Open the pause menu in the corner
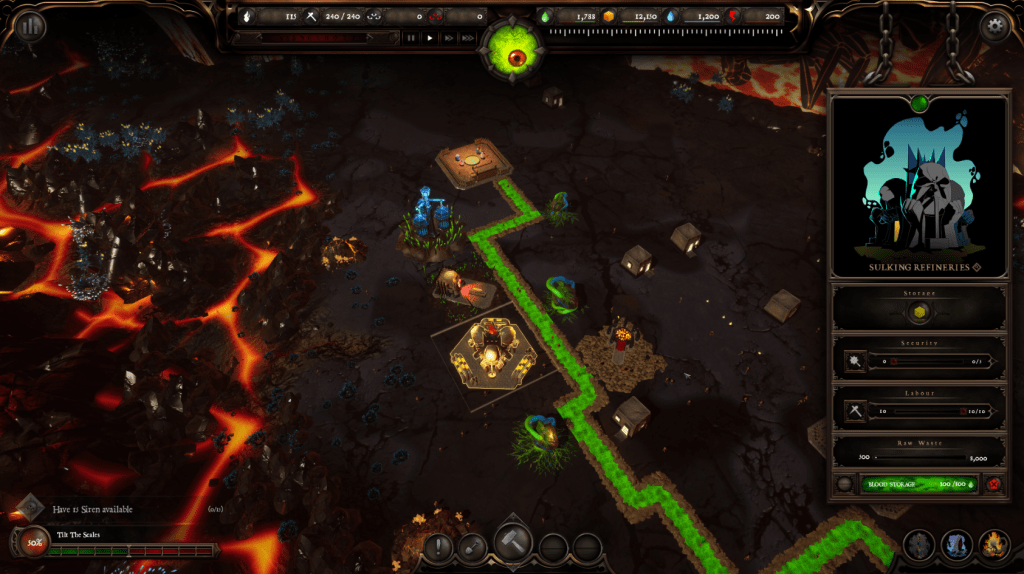1024x574 pixels. tap(30, 26)
